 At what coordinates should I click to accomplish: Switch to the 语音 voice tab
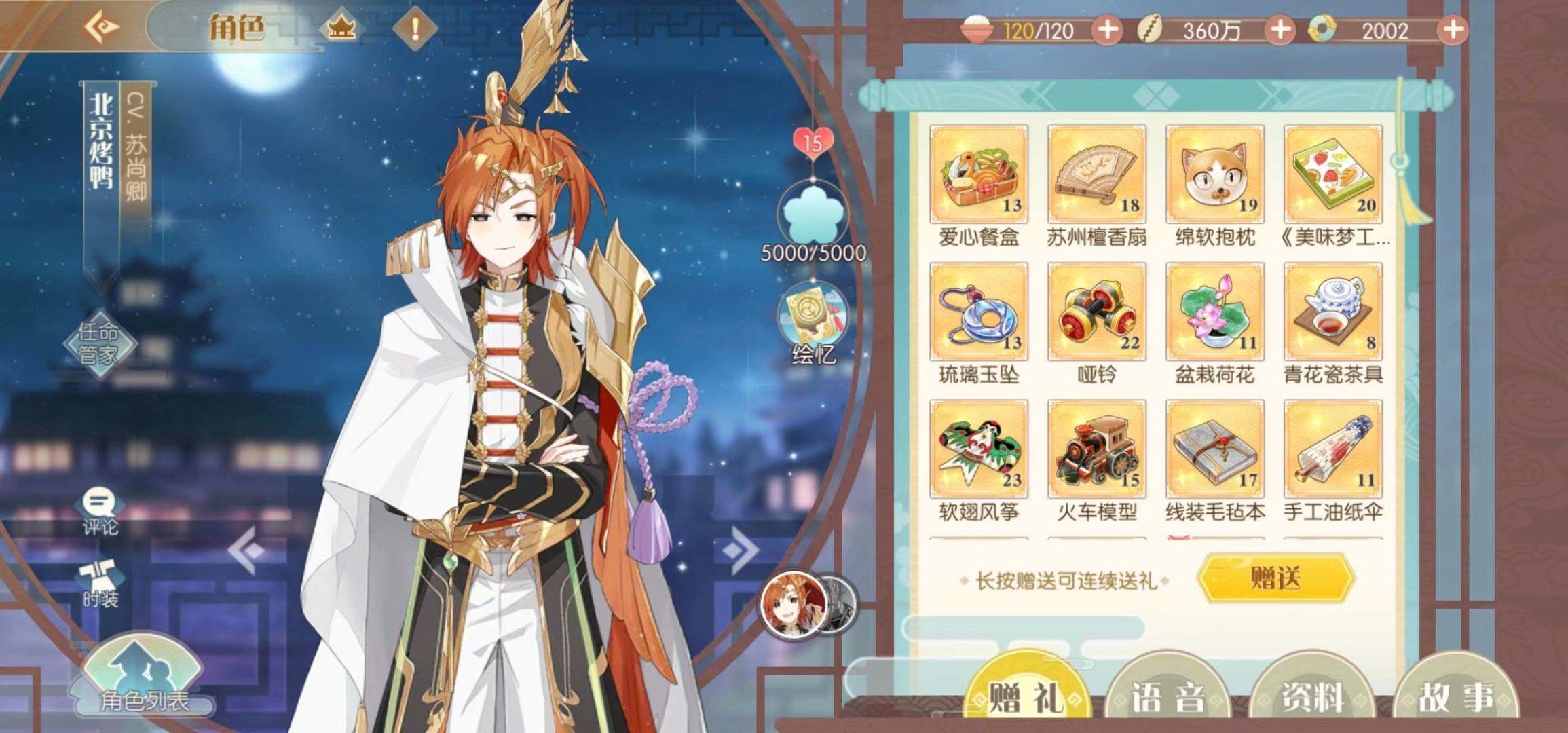click(1168, 696)
